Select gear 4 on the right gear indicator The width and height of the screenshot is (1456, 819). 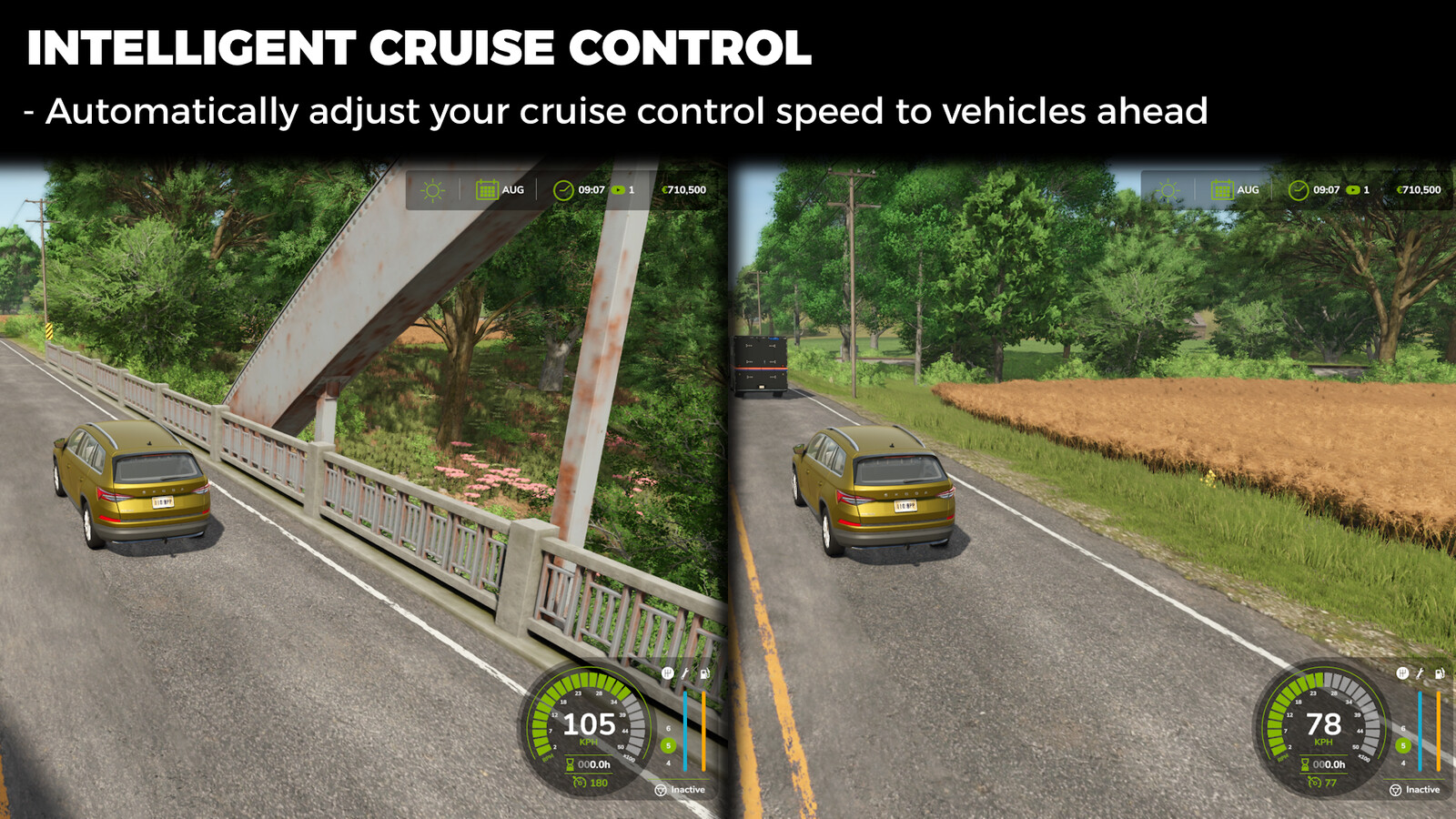(1403, 763)
